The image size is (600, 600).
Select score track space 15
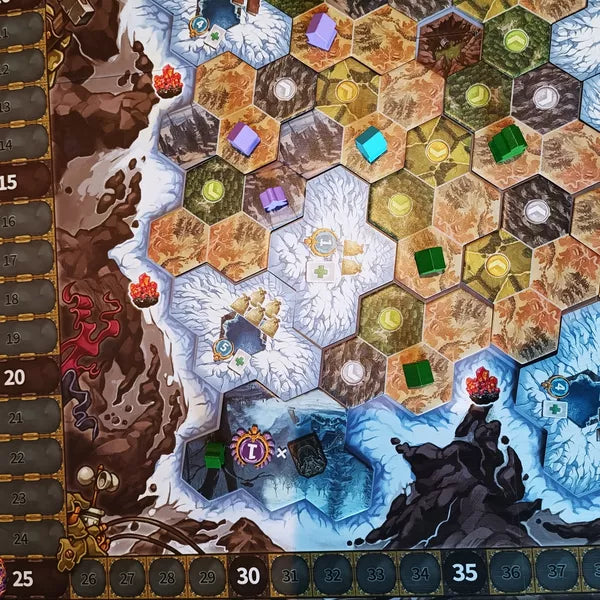pyautogui.click(x=22, y=181)
